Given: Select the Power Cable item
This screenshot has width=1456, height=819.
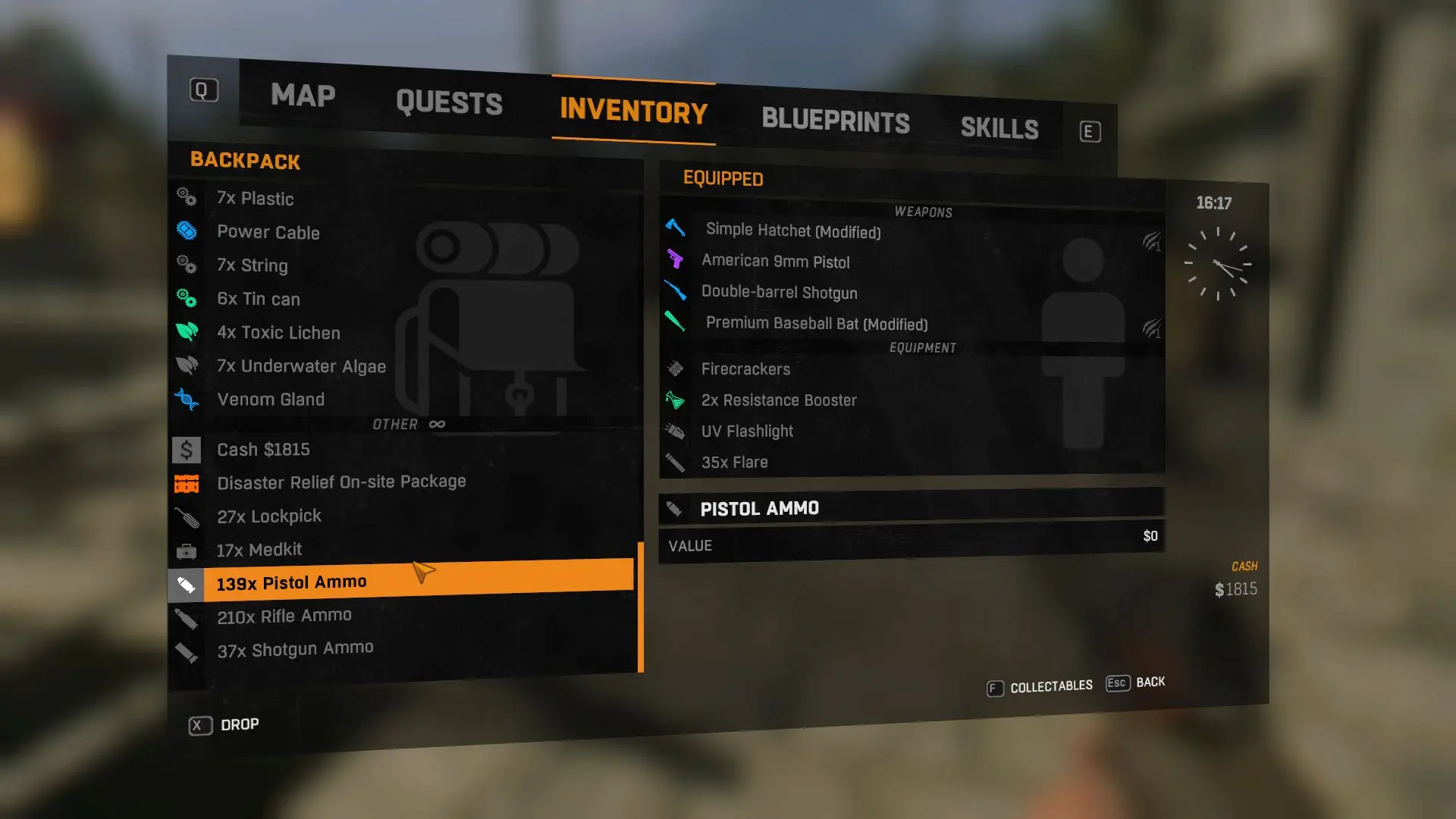Looking at the screenshot, I should [x=268, y=233].
